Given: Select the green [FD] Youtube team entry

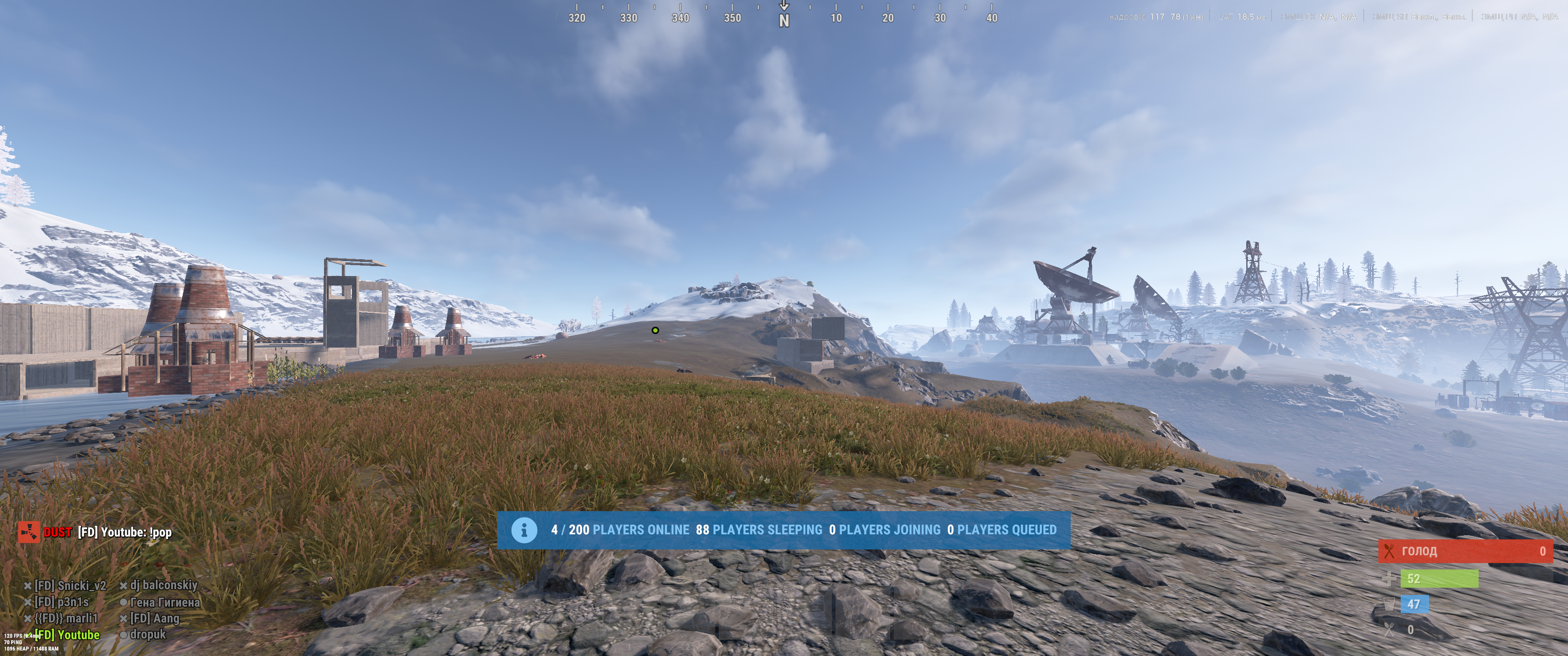Looking at the screenshot, I should [x=67, y=635].
